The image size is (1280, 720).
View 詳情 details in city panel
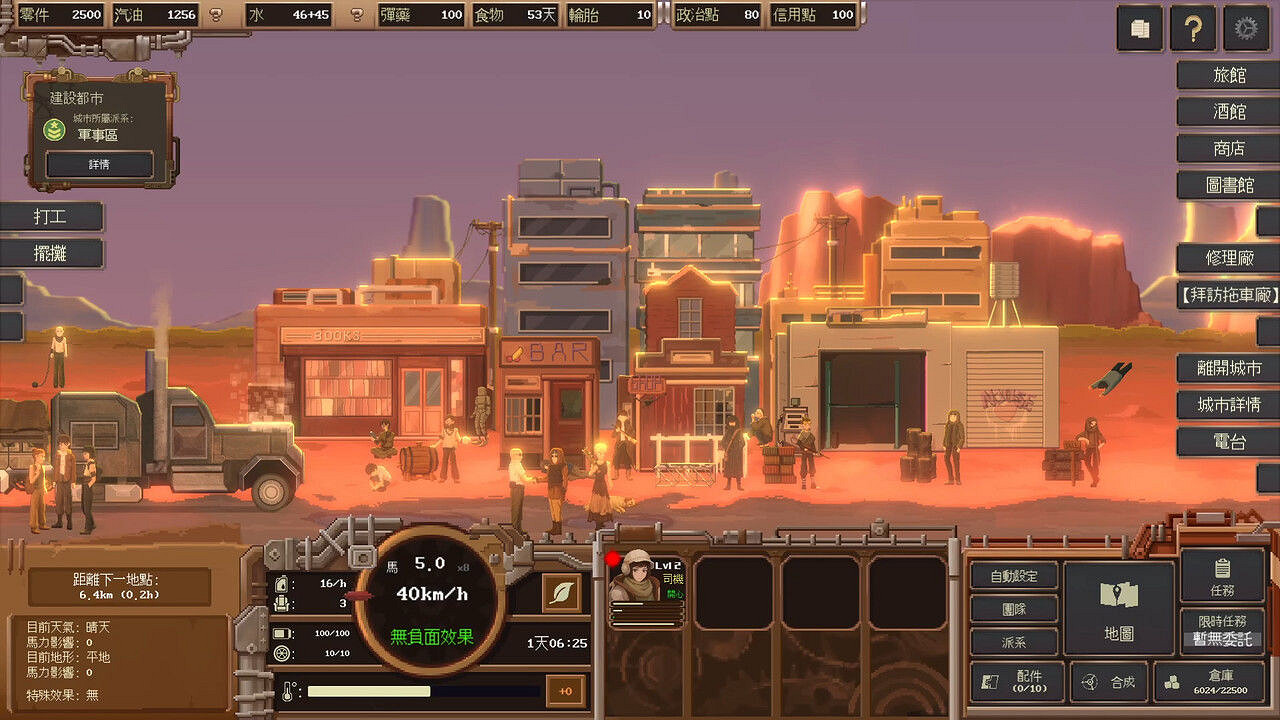(99, 164)
